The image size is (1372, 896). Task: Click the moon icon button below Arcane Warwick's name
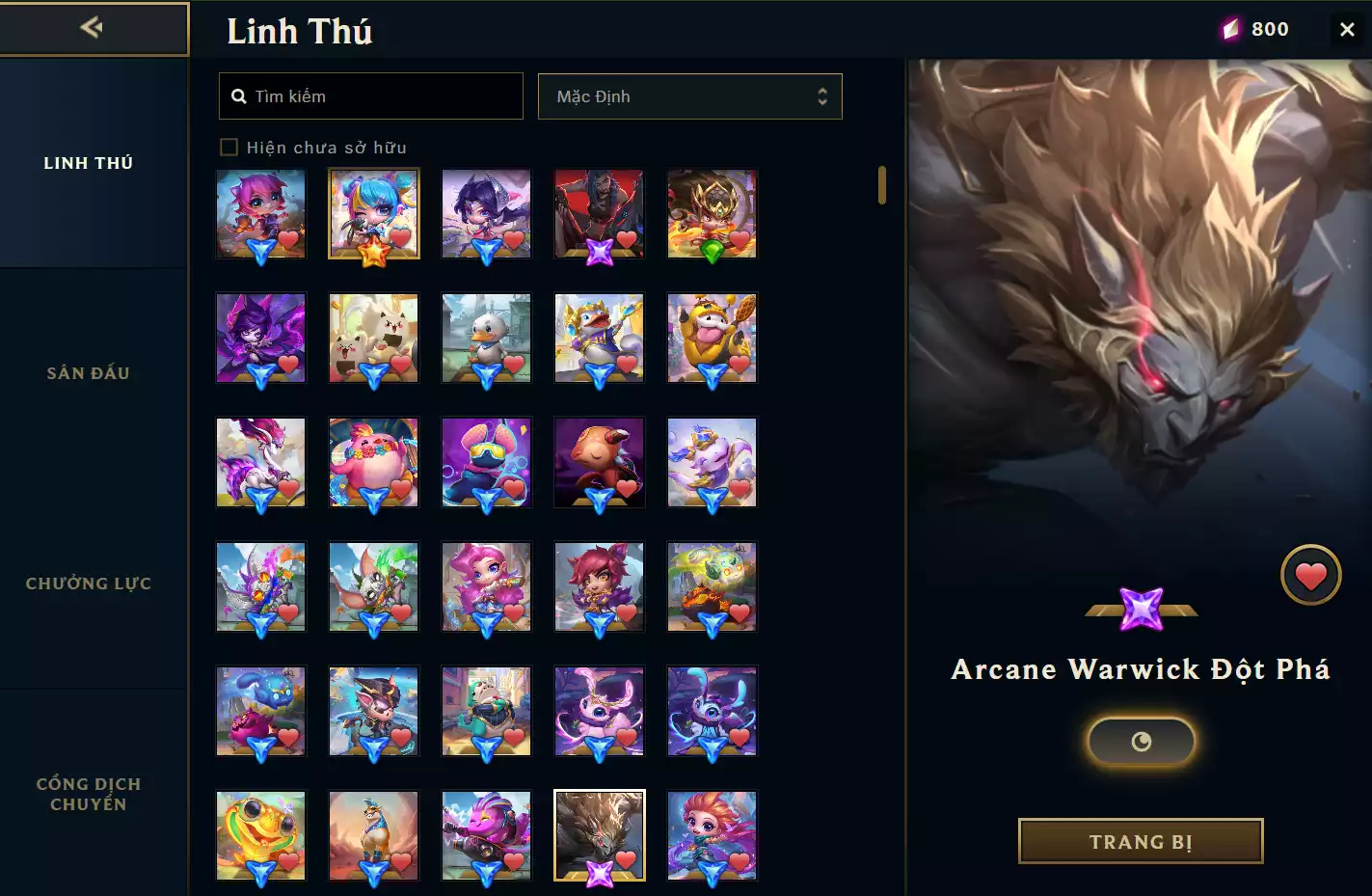click(x=1142, y=742)
